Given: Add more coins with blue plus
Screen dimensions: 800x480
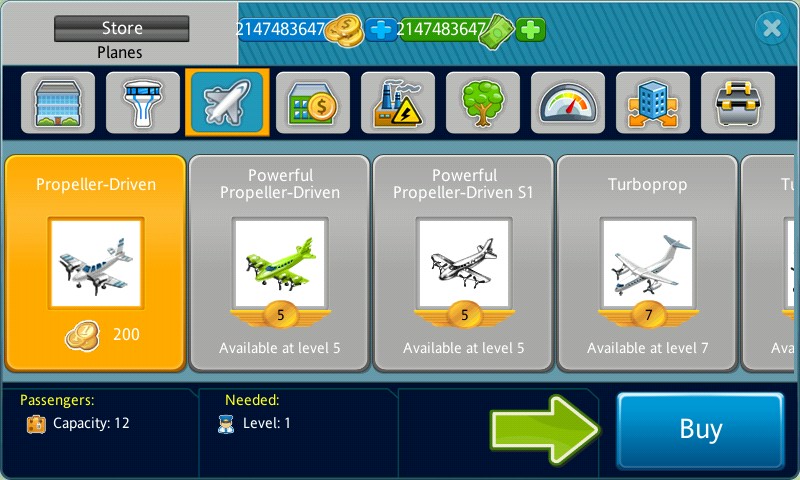Looking at the screenshot, I should pyautogui.click(x=381, y=30).
